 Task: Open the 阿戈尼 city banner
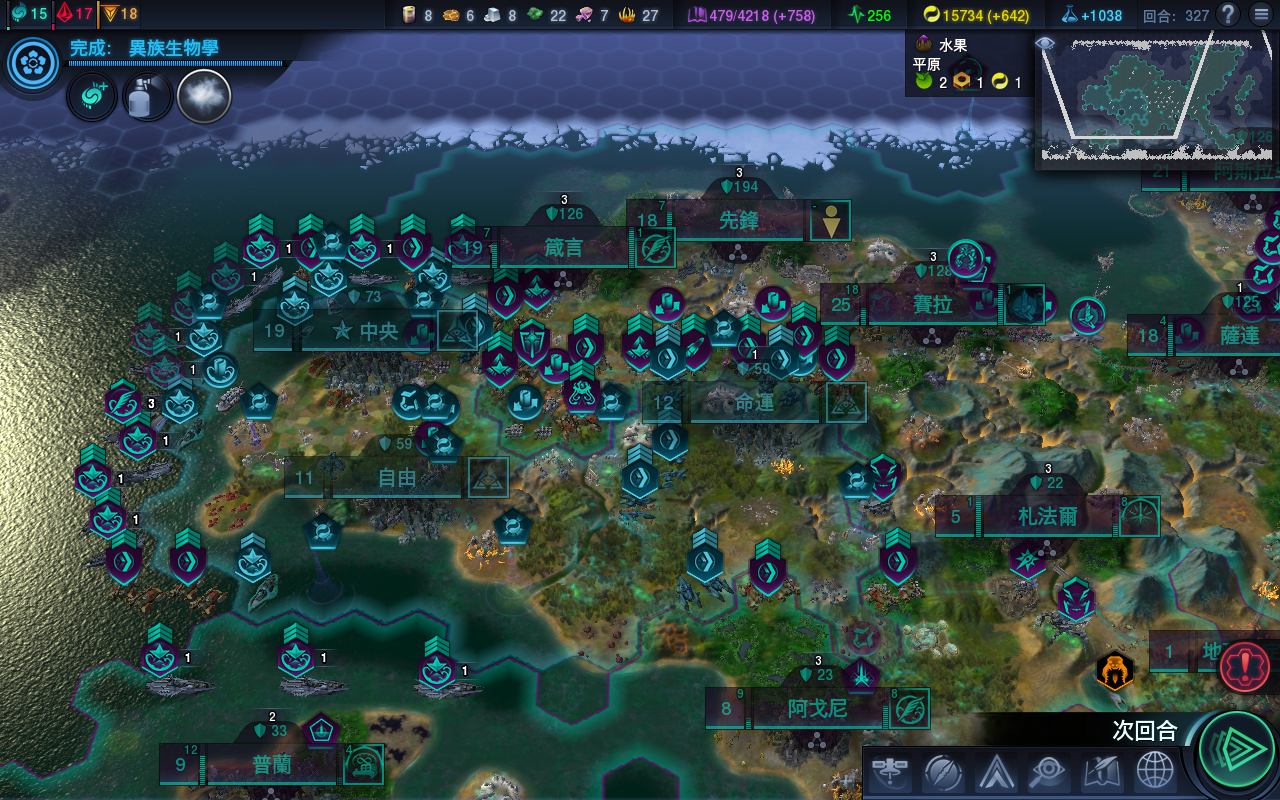click(x=817, y=709)
